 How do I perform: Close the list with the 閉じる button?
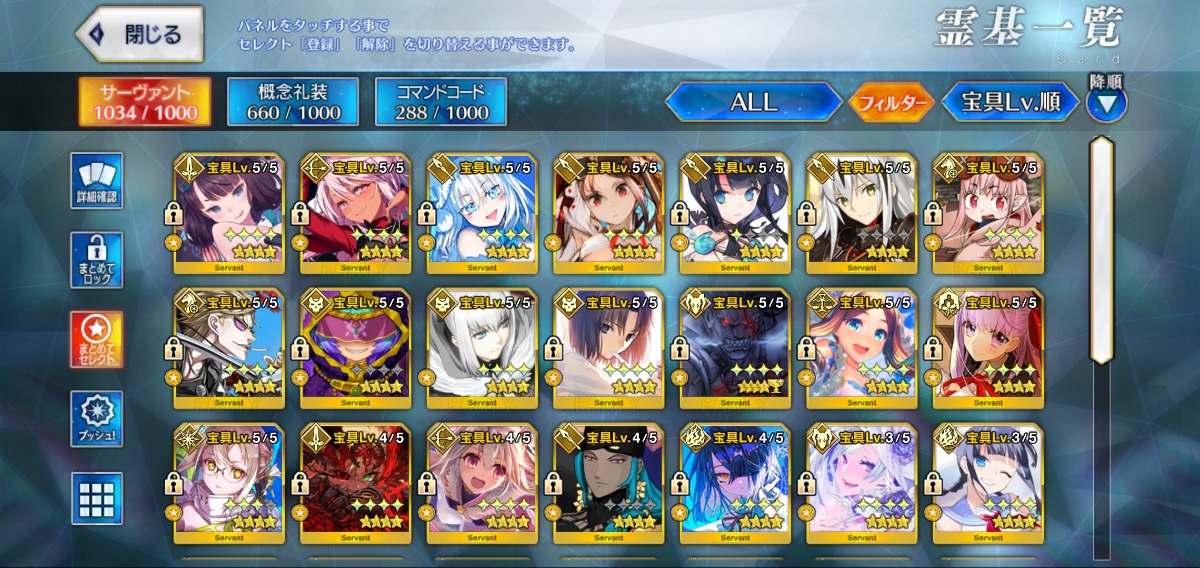(x=140, y=34)
